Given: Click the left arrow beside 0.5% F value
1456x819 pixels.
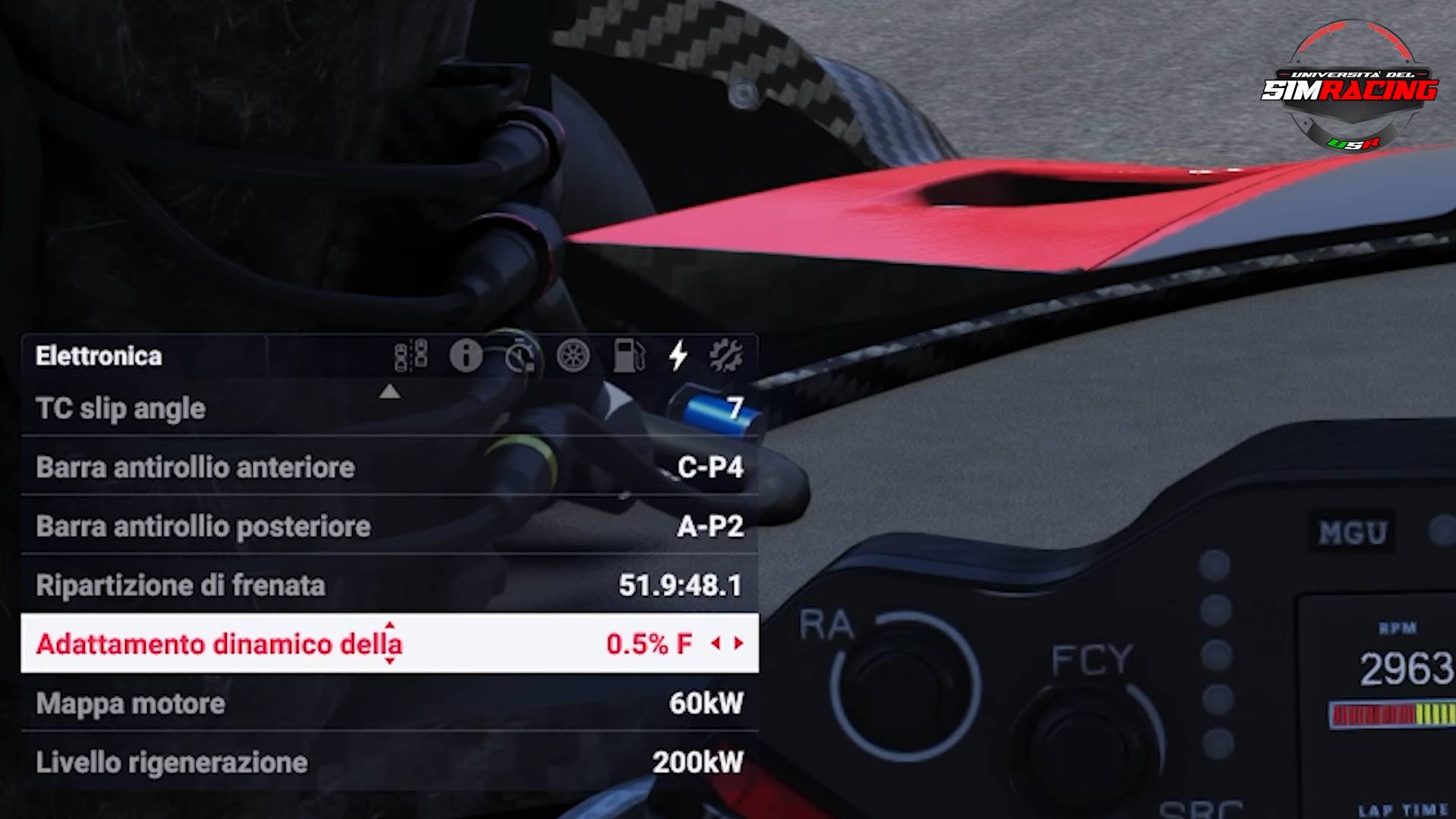Looking at the screenshot, I should pos(716,644).
